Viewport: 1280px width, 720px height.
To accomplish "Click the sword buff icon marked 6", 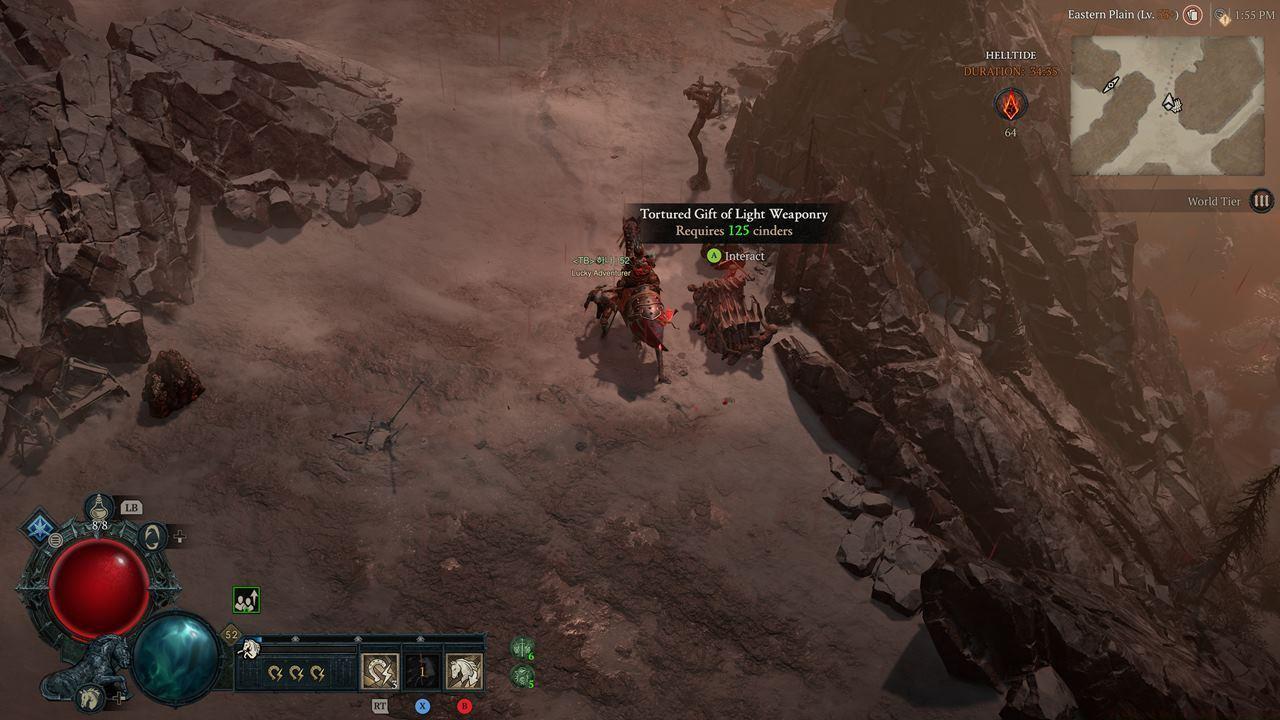I will pos(521,648).
